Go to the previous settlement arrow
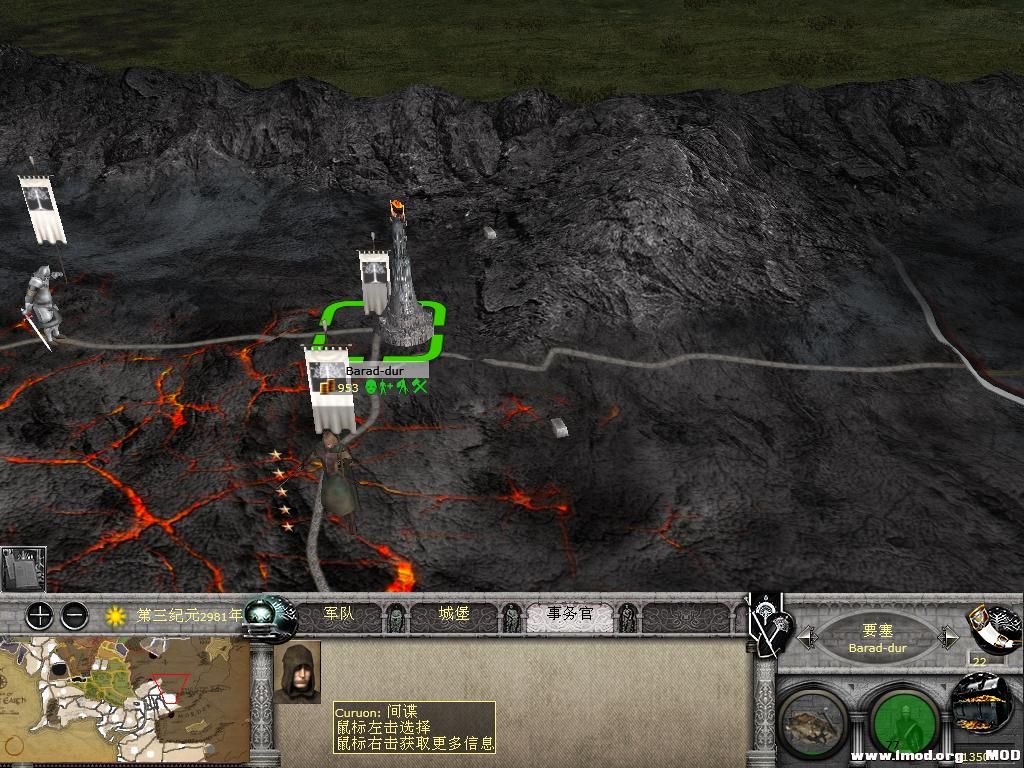 tap(807, 636)
